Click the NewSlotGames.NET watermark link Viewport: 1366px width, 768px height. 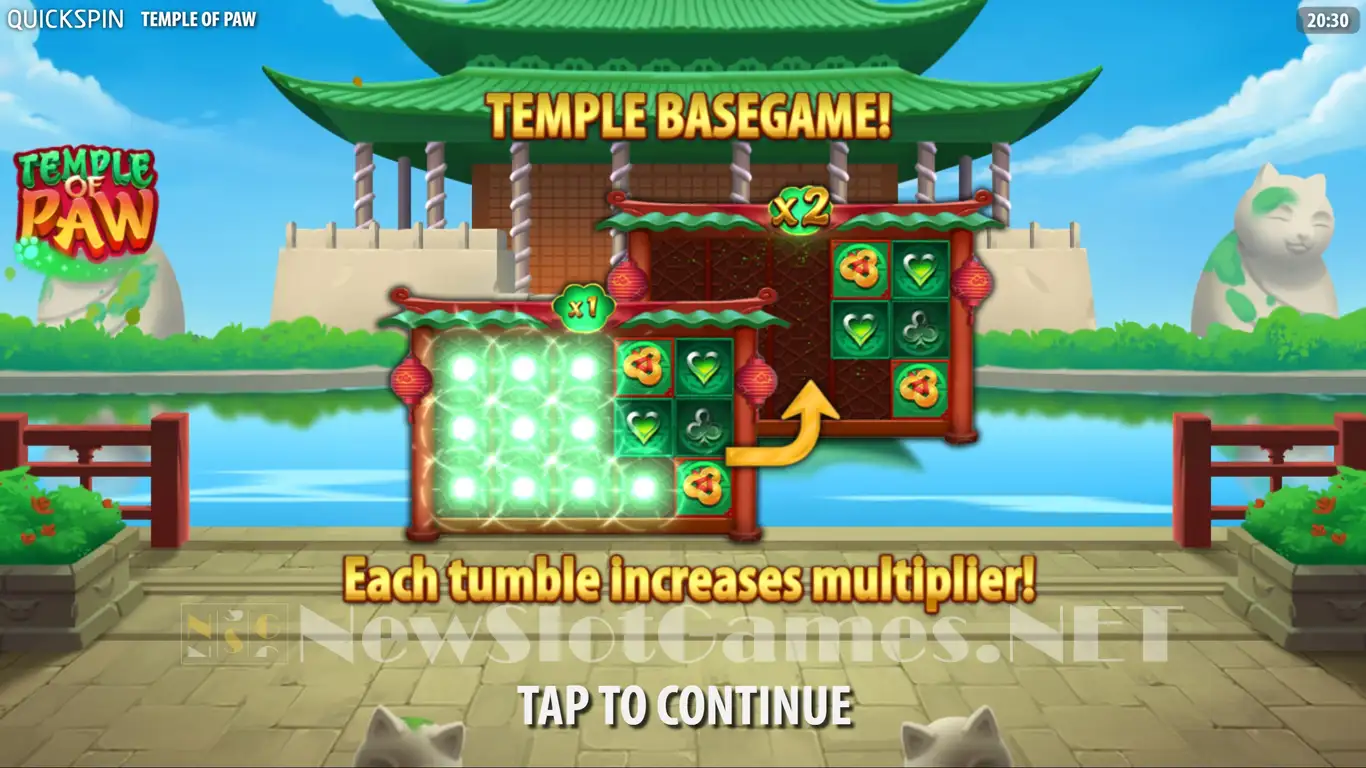683,628
